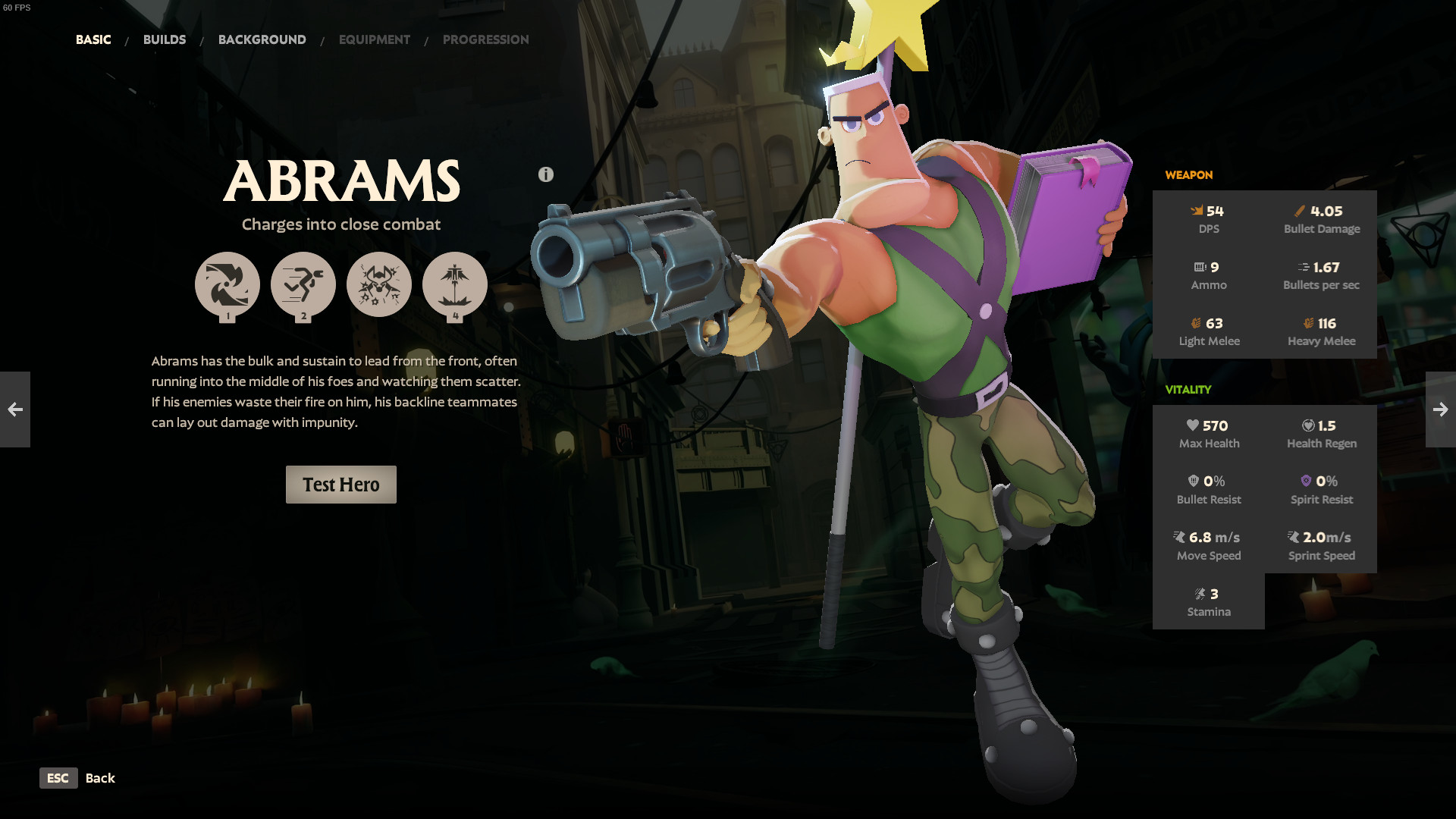
Task: Select the EQUIPMENT tab
Action: pyautogui.click(x=374, y=39)
